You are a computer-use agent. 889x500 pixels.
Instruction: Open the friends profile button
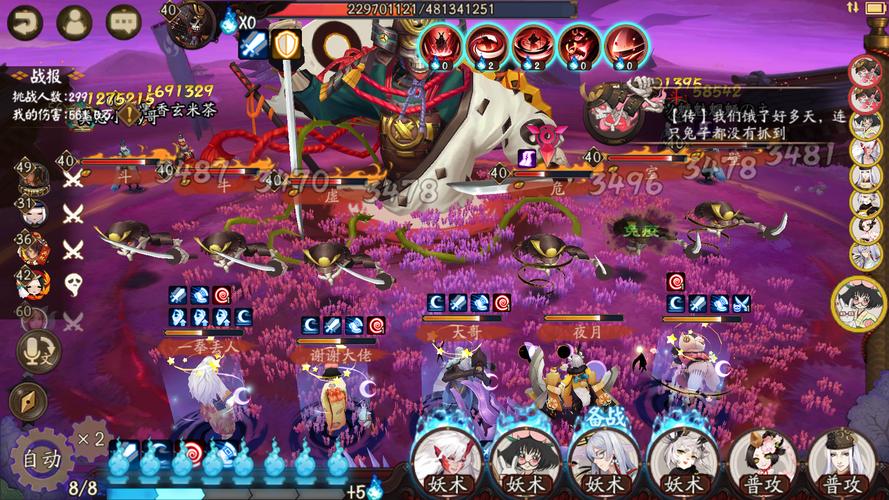[x=74, y=21]
